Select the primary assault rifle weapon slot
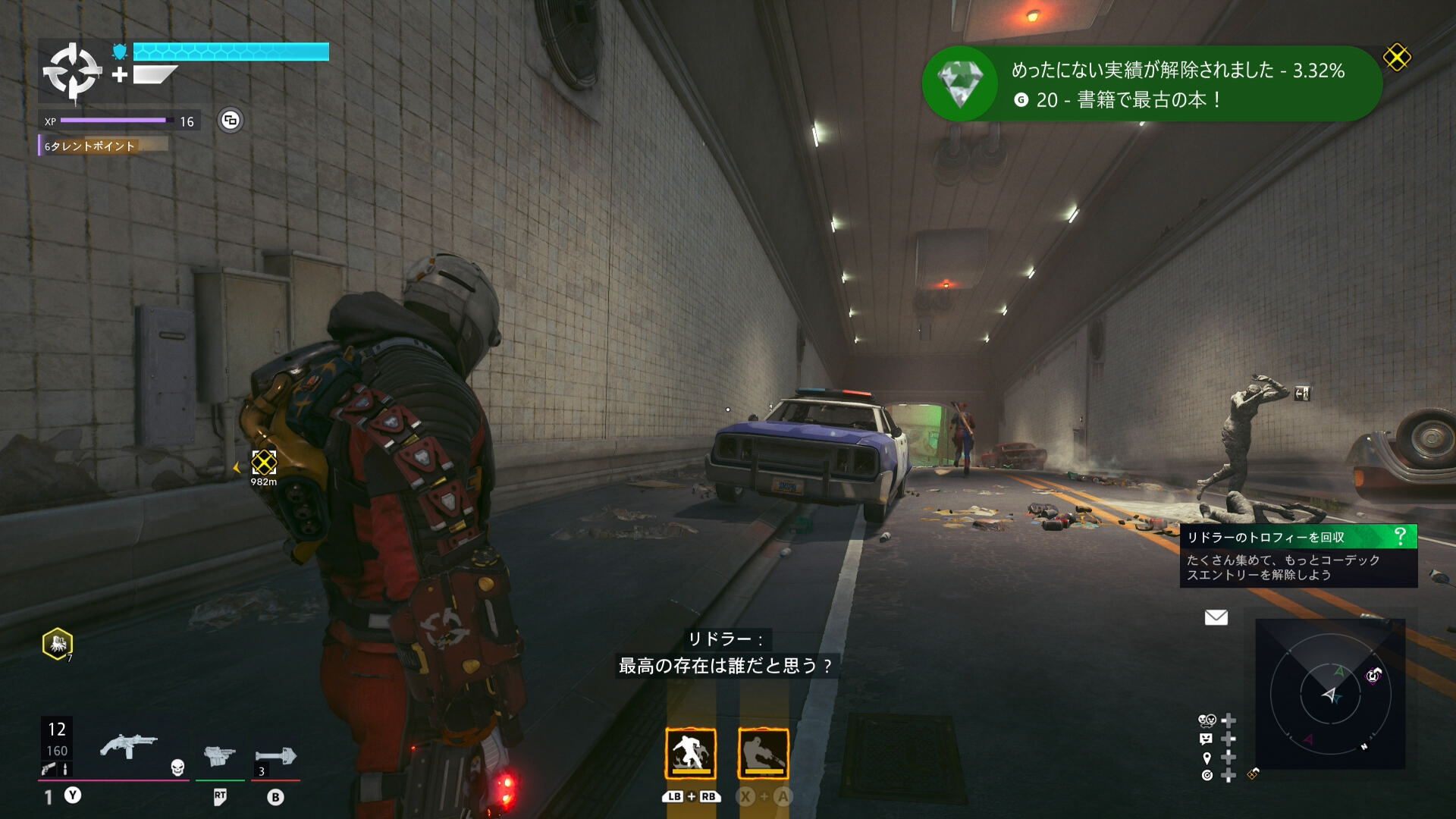1456x819 pixels. pos(129,747)
